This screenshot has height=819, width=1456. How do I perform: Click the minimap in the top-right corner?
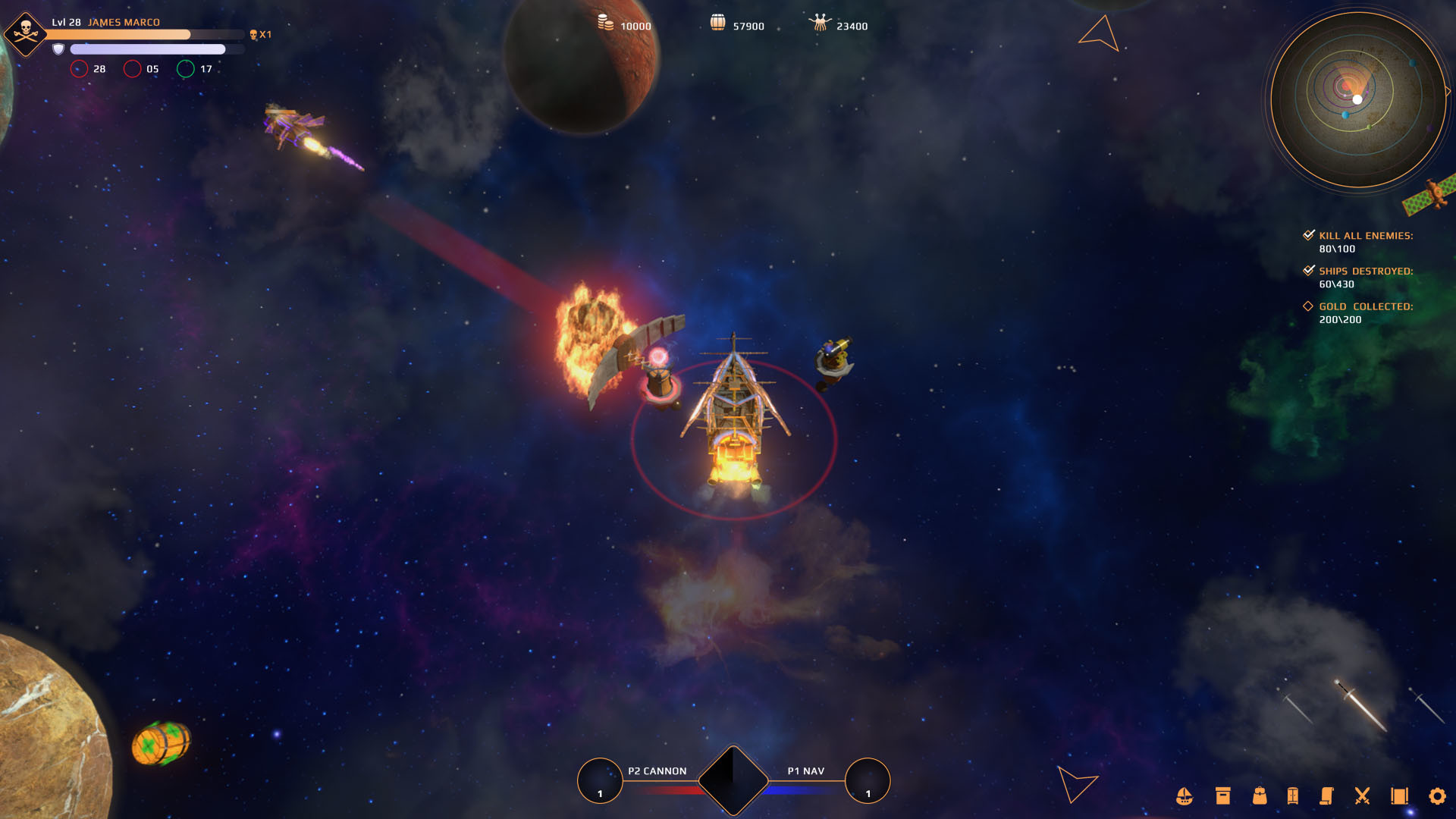click(x=1357, y=99)
